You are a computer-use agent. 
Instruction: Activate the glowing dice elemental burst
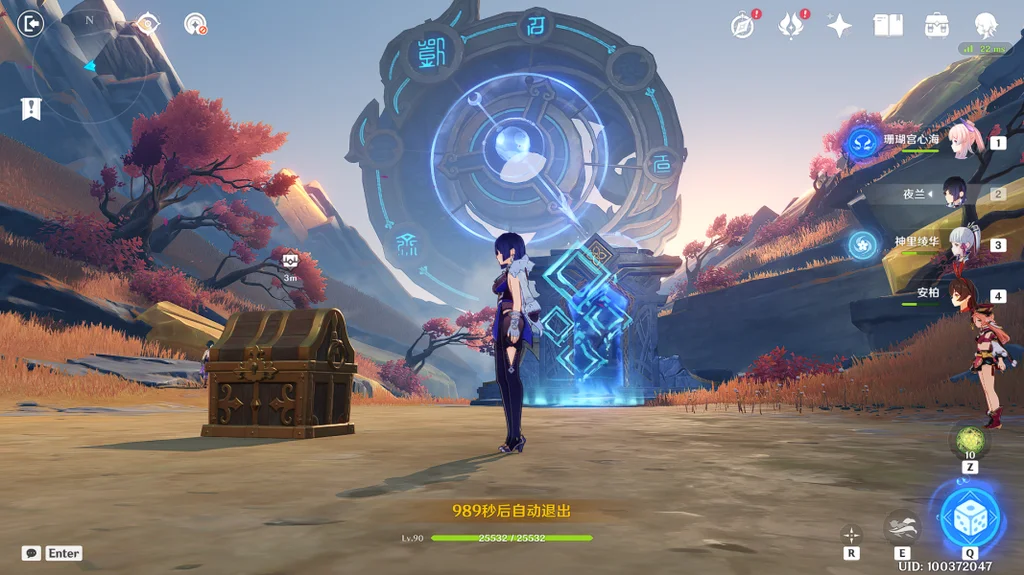(970, 517)
